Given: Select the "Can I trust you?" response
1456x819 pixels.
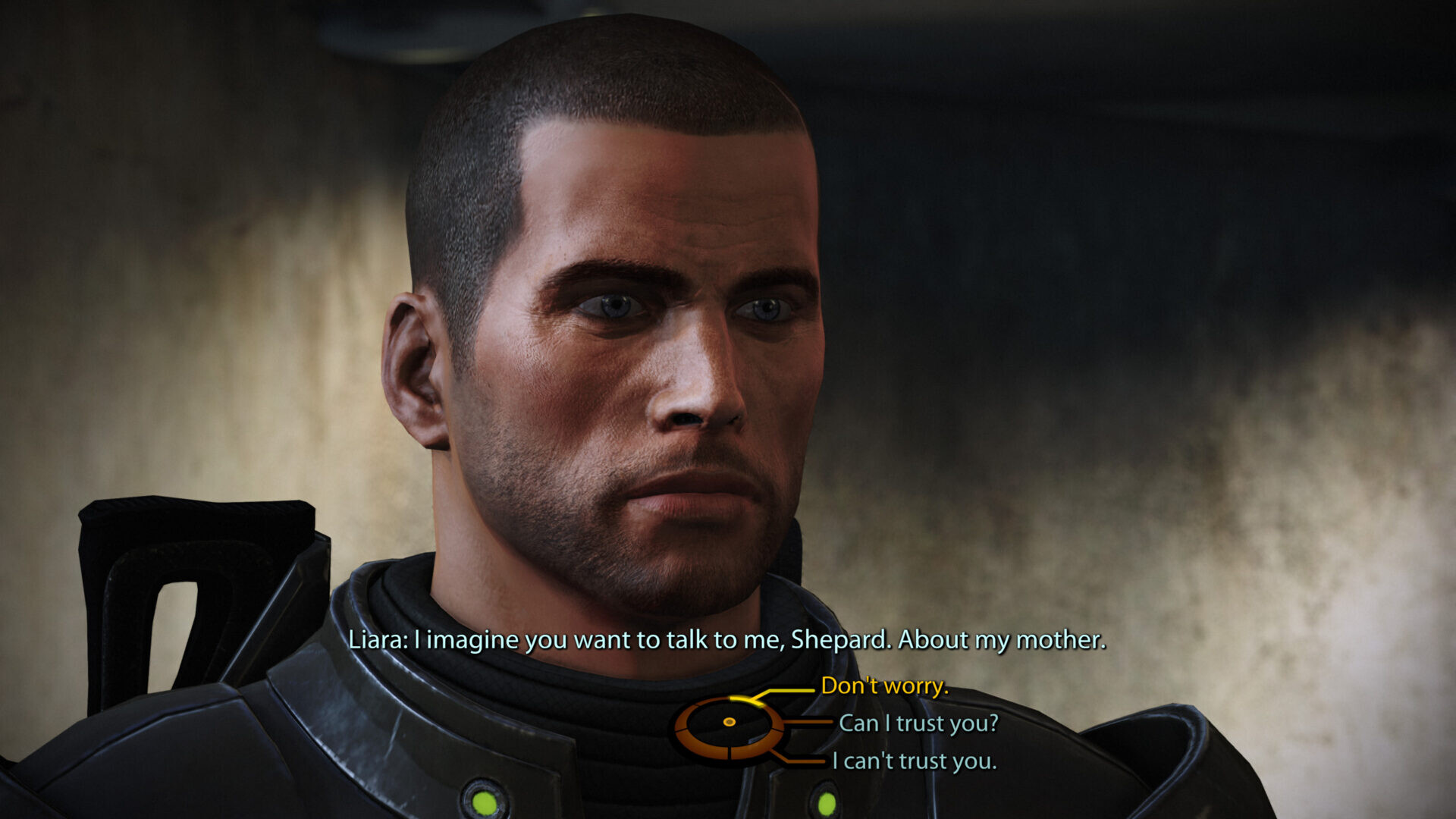Looking at the screenshot, I should point(918,723).
